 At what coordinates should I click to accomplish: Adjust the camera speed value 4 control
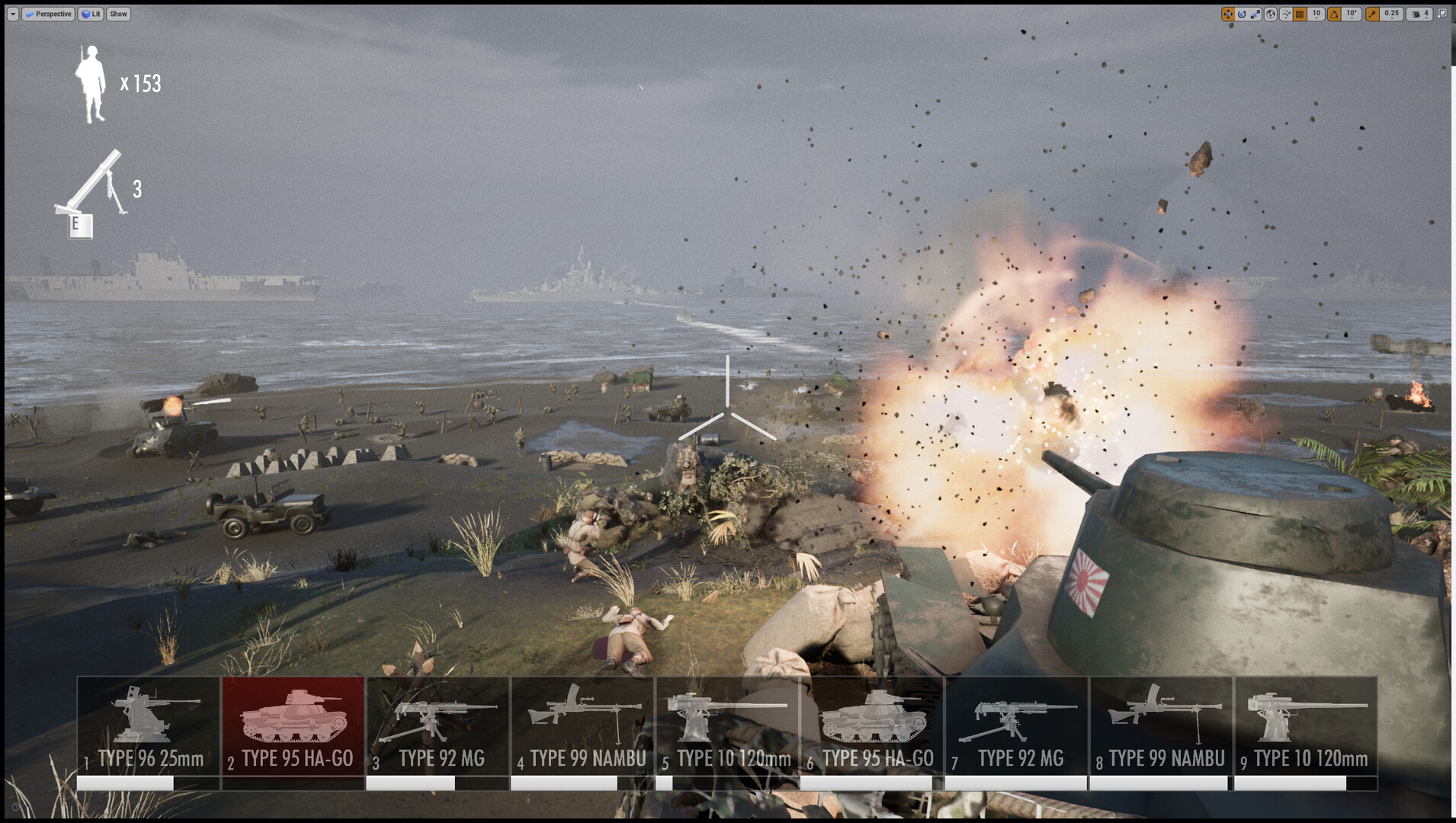(x=1426, y=14)
